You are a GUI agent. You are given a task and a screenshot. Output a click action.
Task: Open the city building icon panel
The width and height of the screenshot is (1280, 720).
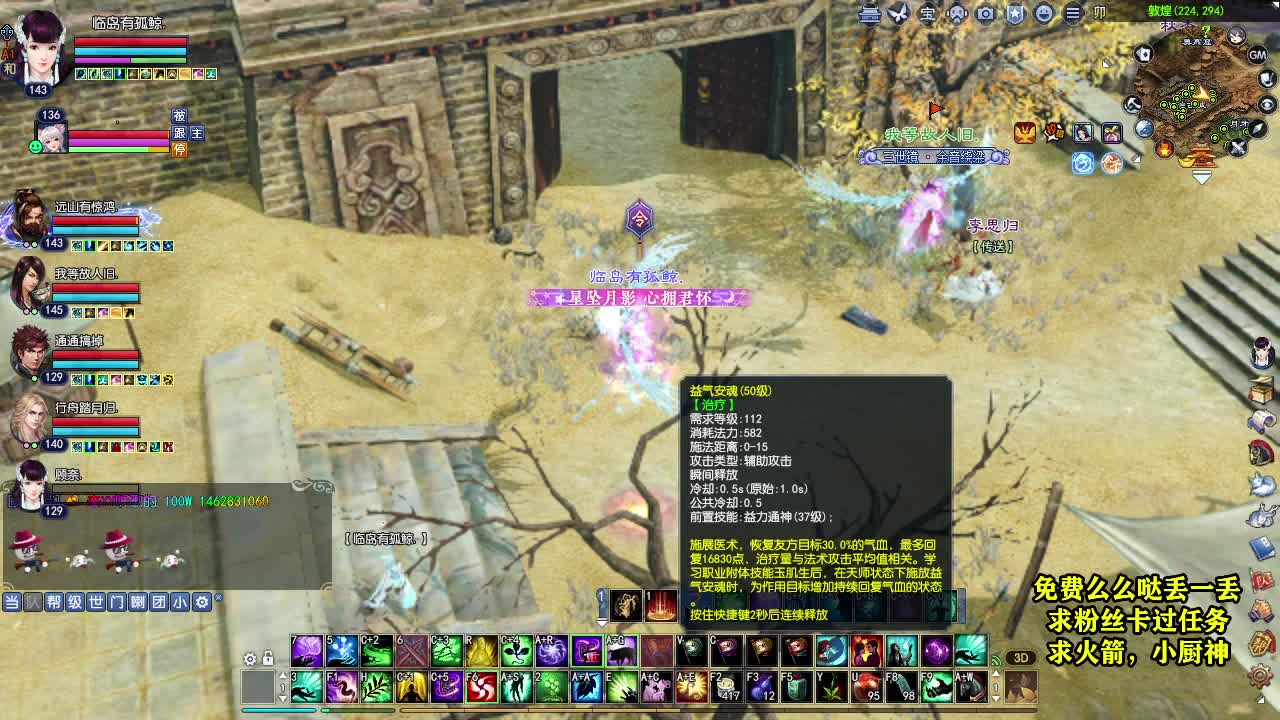868,14
